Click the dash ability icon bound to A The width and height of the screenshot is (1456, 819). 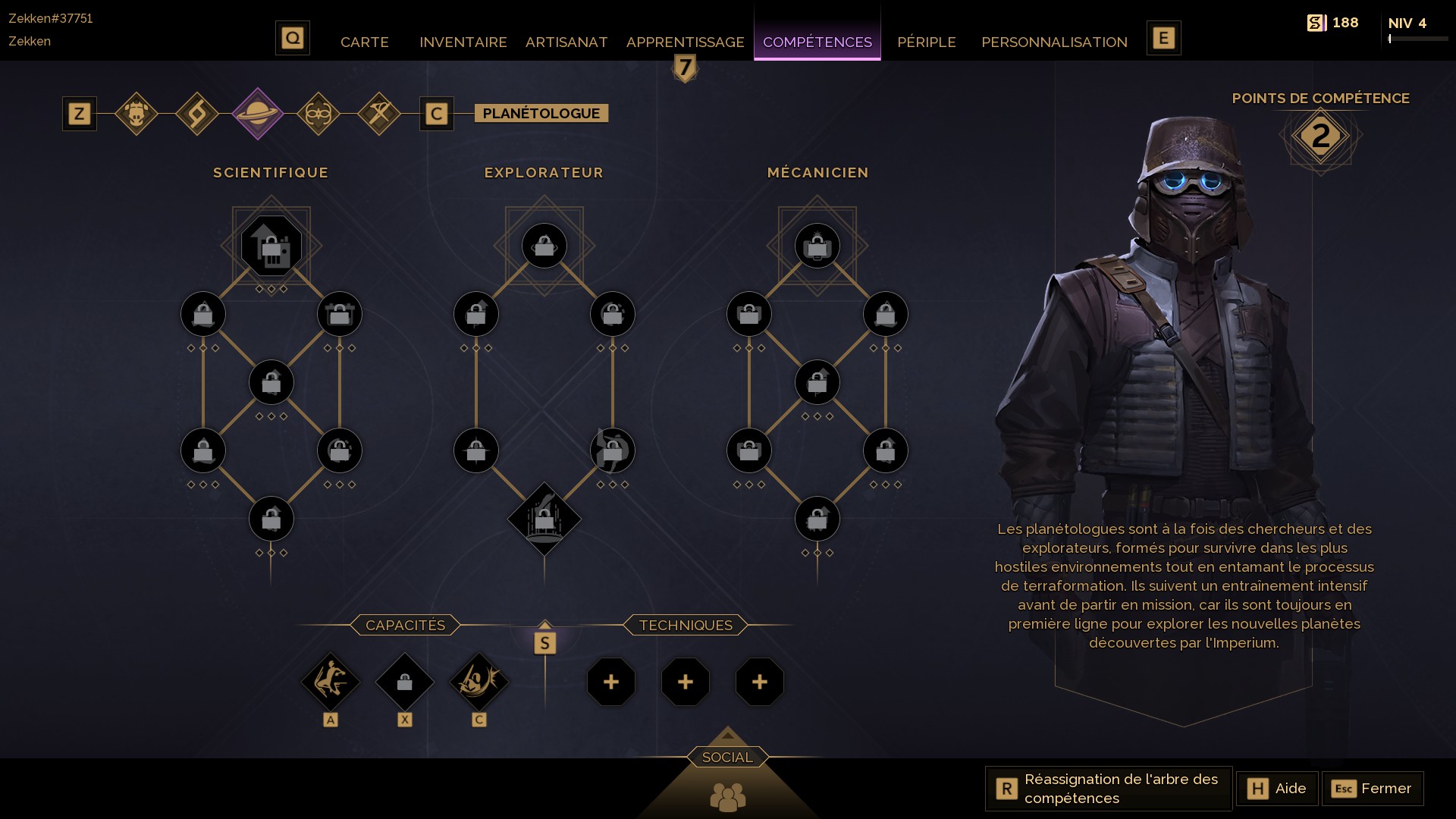pos(331,682)
